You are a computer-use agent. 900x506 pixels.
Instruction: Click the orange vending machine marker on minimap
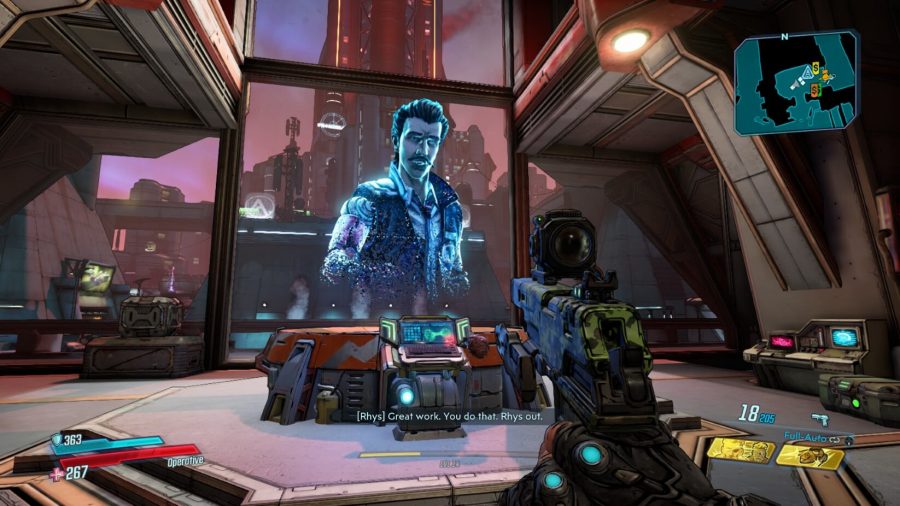point(815,90)
